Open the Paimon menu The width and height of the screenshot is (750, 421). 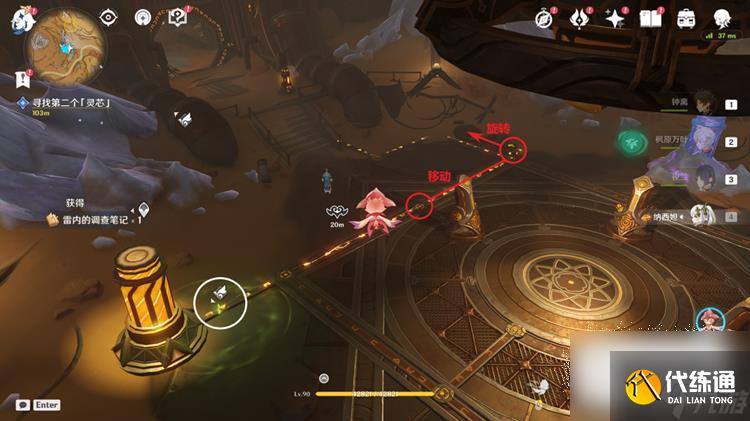point(18,20)
